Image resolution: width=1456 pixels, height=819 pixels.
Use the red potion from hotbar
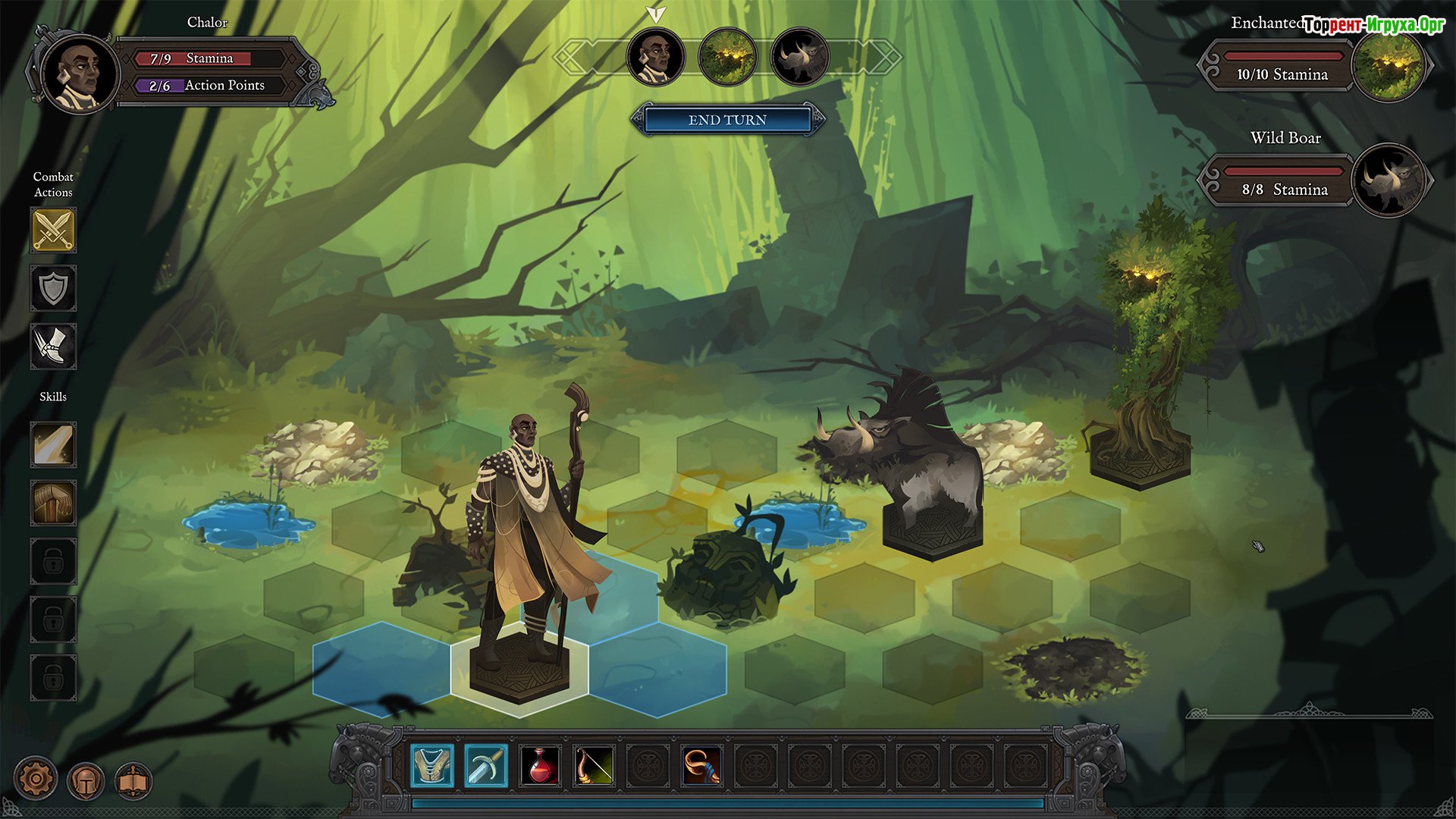(540, 765)
